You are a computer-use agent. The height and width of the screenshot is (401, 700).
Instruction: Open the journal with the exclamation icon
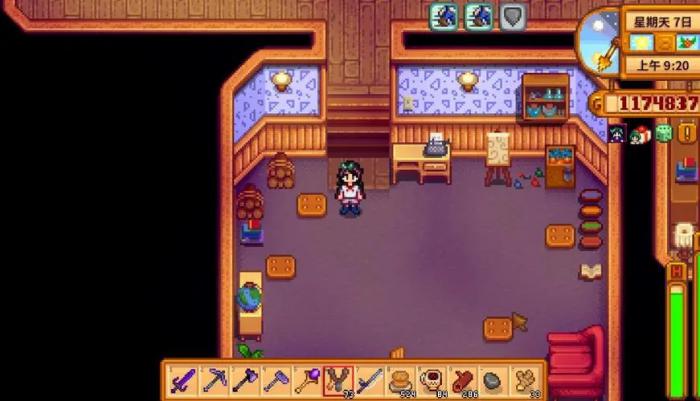point(687,133)
